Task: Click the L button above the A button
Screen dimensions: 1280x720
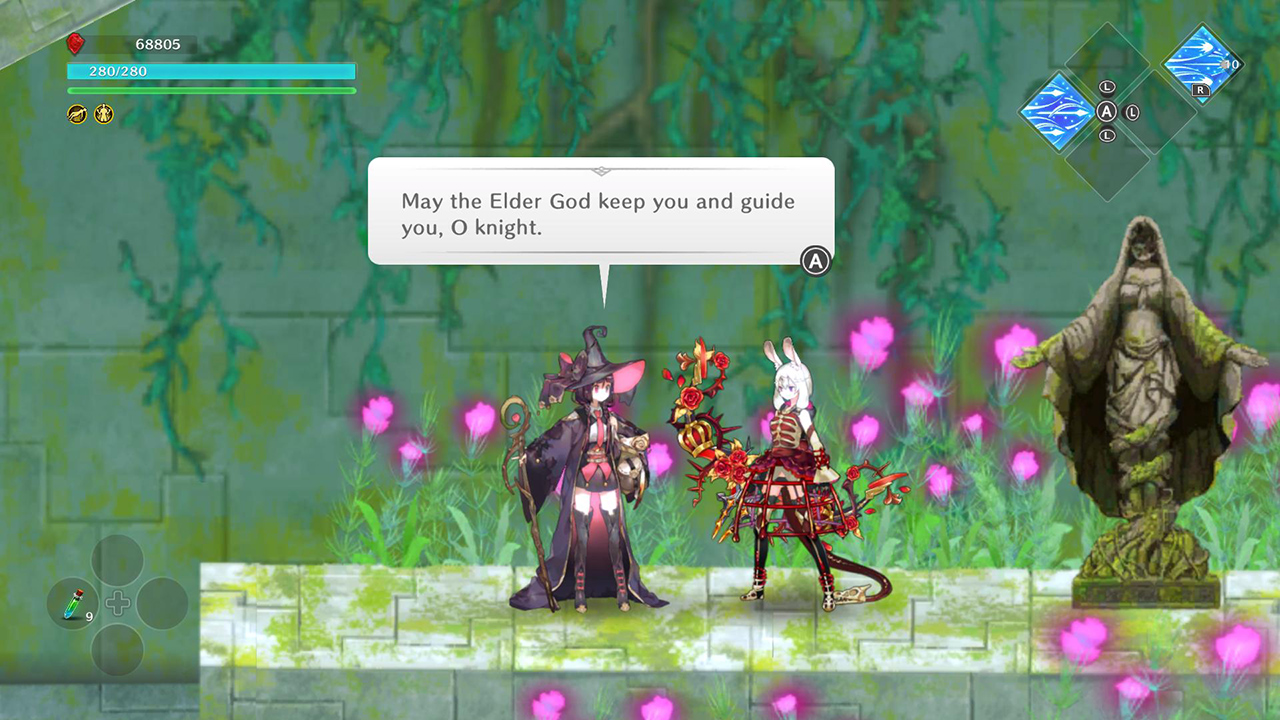Action: tap(1106, 87)
